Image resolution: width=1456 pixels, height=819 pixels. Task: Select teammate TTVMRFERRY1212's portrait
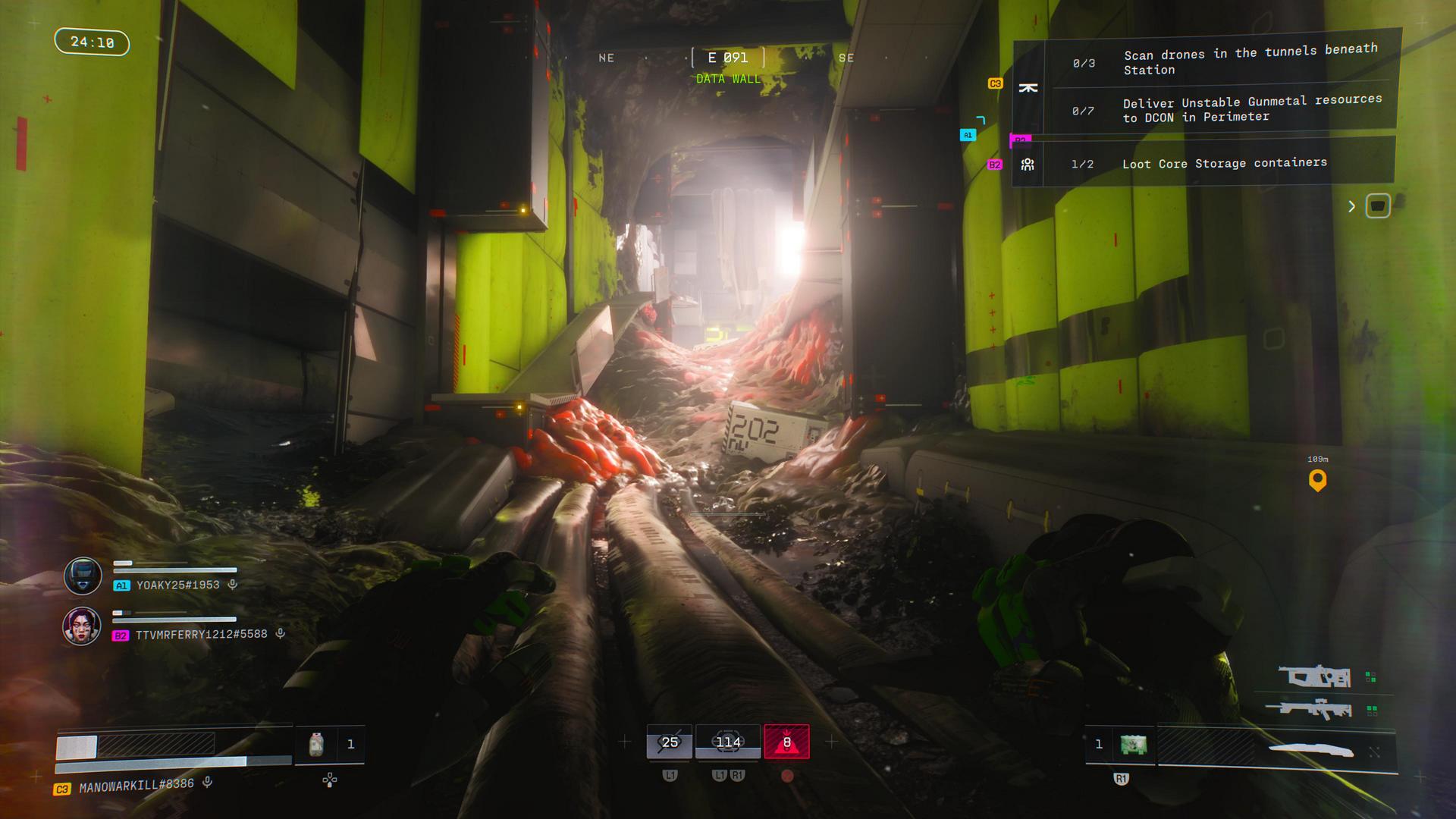point(82,626)
